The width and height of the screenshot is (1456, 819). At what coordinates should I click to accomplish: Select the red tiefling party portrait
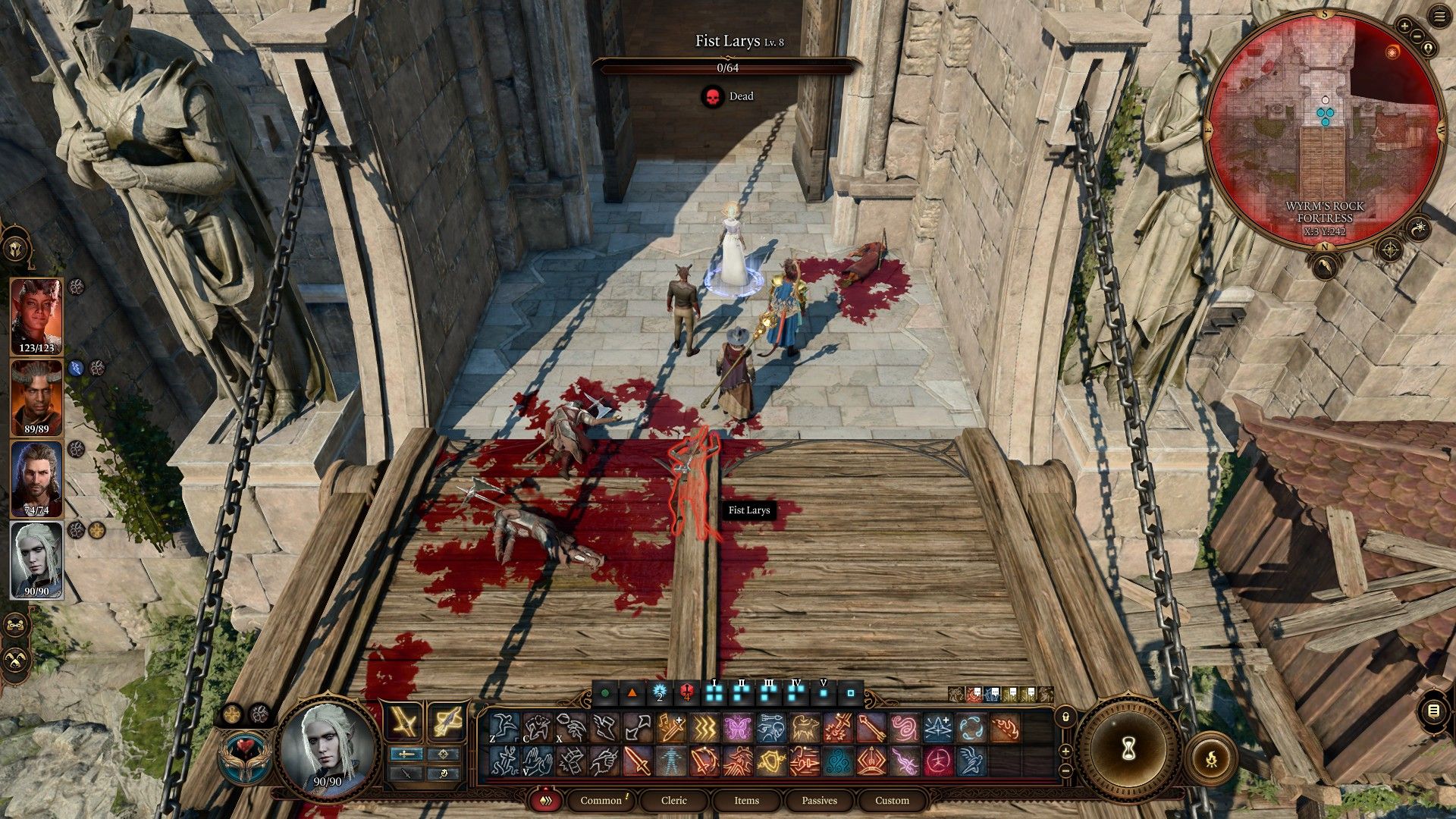(x=36, y=316)
